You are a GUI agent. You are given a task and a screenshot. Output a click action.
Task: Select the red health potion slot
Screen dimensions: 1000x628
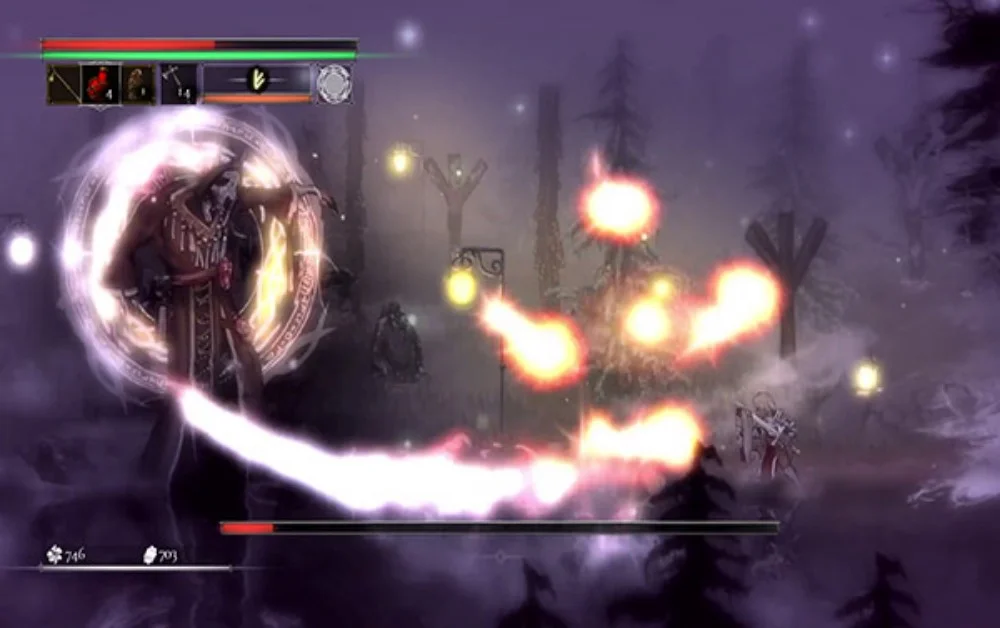[x=101, y=84]
